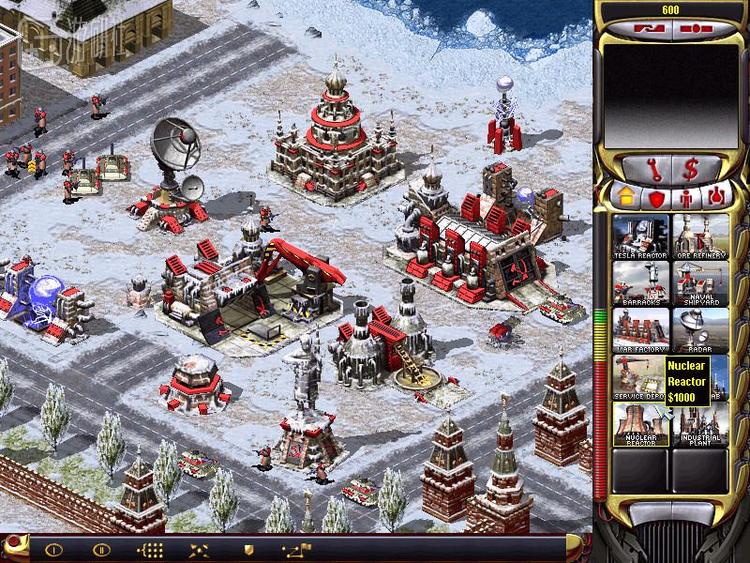Switch to the infantry build tab
This screenshot has height=563, width=750.
click(686, 197)
